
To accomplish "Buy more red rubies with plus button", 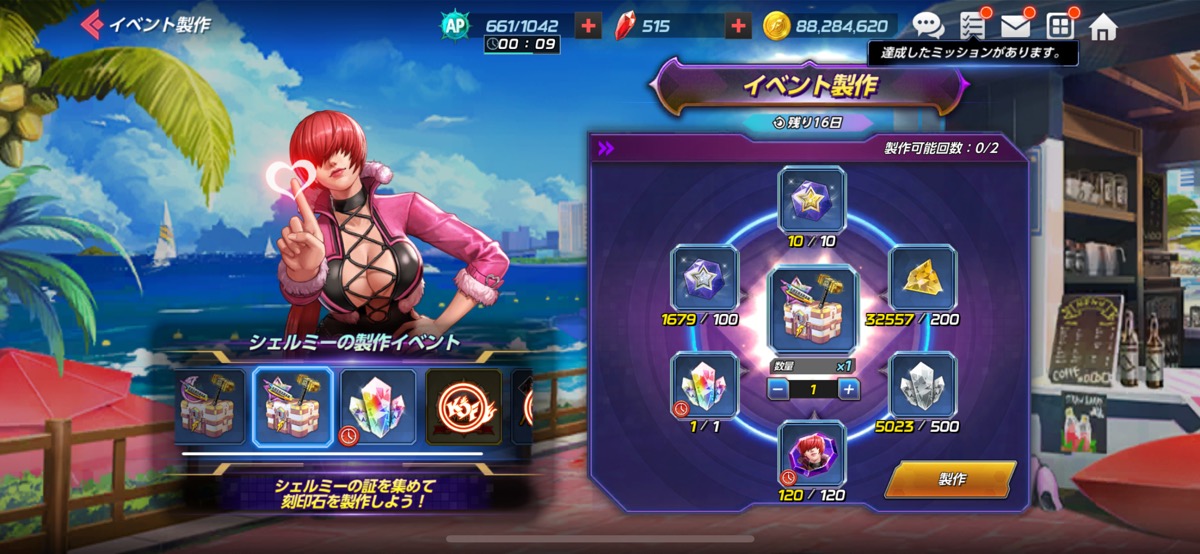I will pyautogui.click(x=738, y=26).
